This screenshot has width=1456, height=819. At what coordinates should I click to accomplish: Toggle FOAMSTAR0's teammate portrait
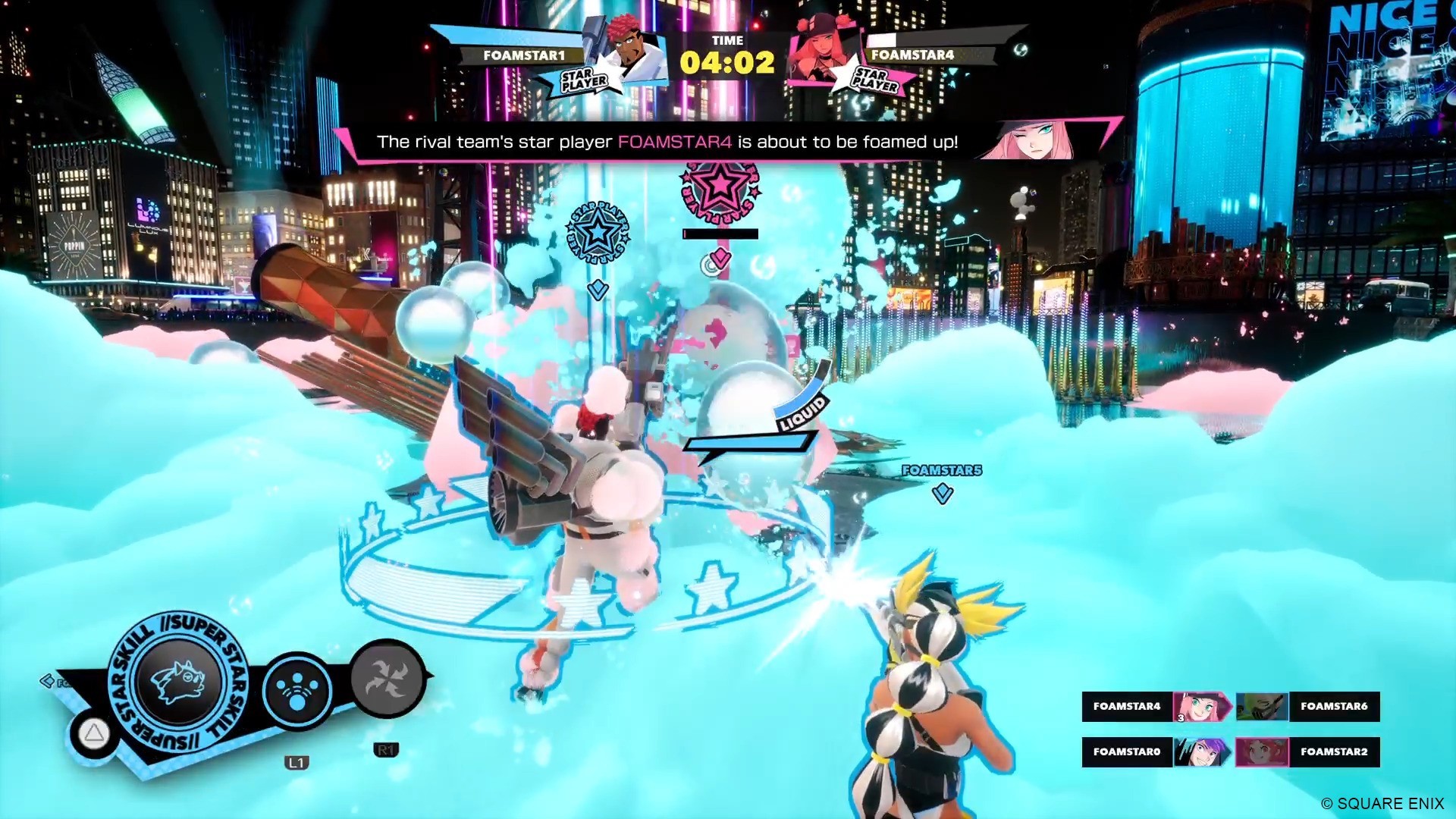[1204, 752]
